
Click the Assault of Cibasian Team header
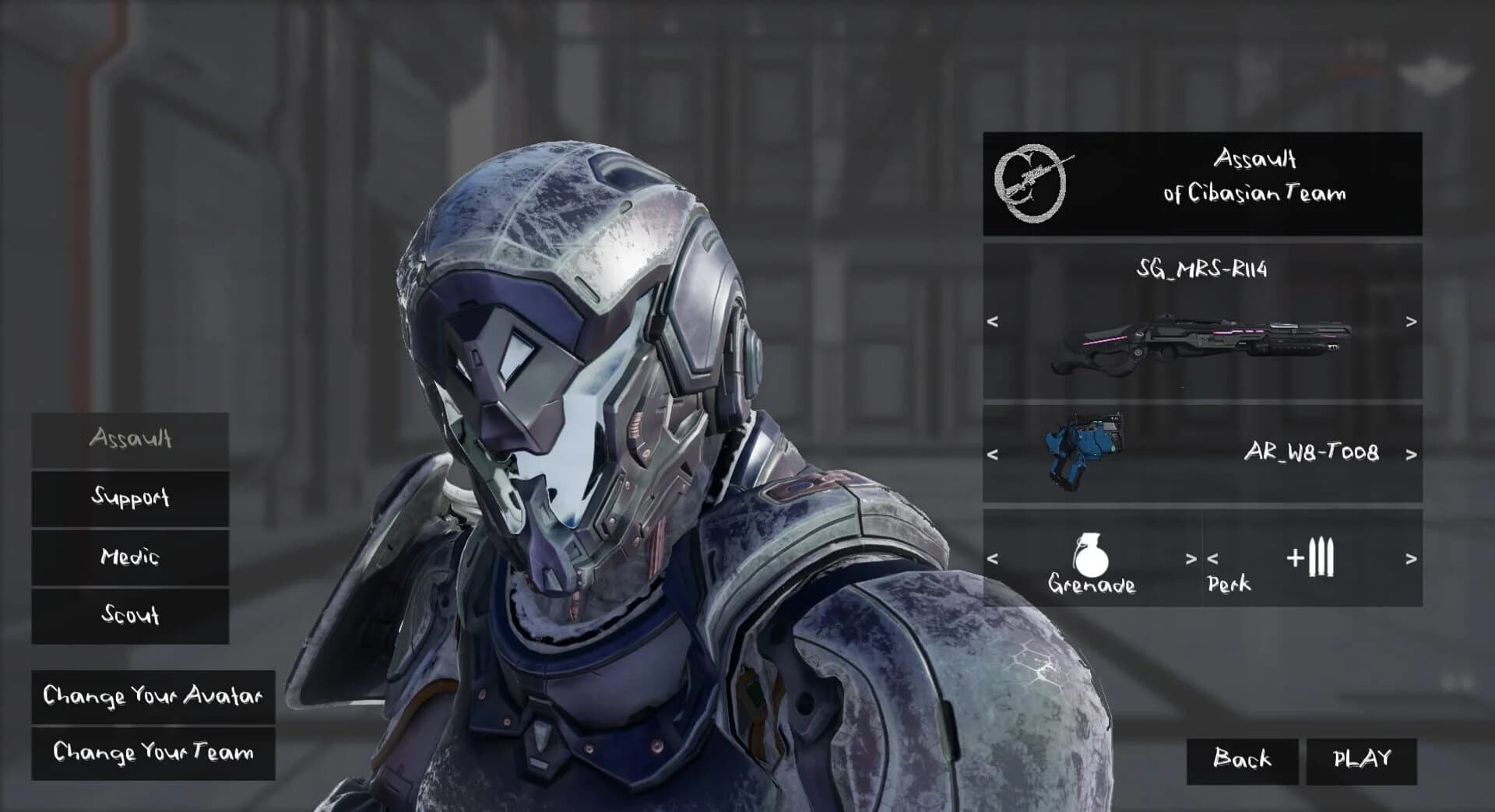click(1255, 178)
